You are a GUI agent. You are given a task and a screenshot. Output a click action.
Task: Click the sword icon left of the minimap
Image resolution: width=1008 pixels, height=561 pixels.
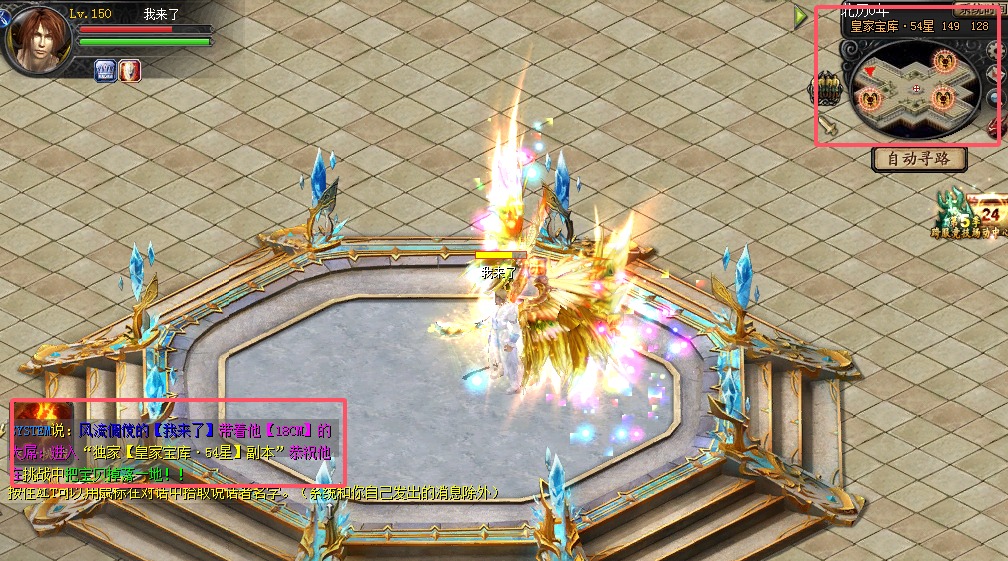pos(828,128)
